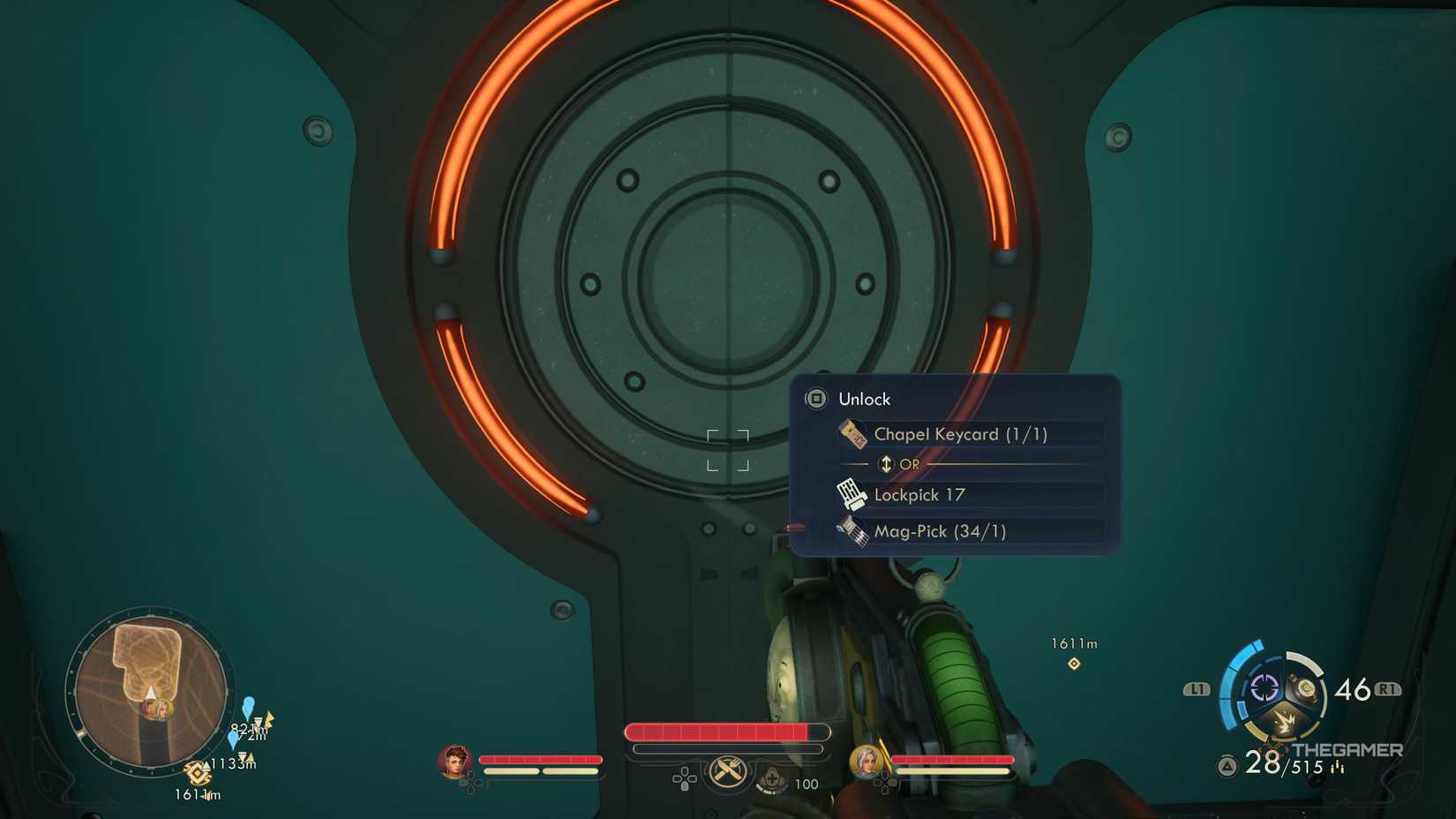This screenshot has height=819, width=1456.
Task: Select the left companion portrait
Action: (454, 760)
